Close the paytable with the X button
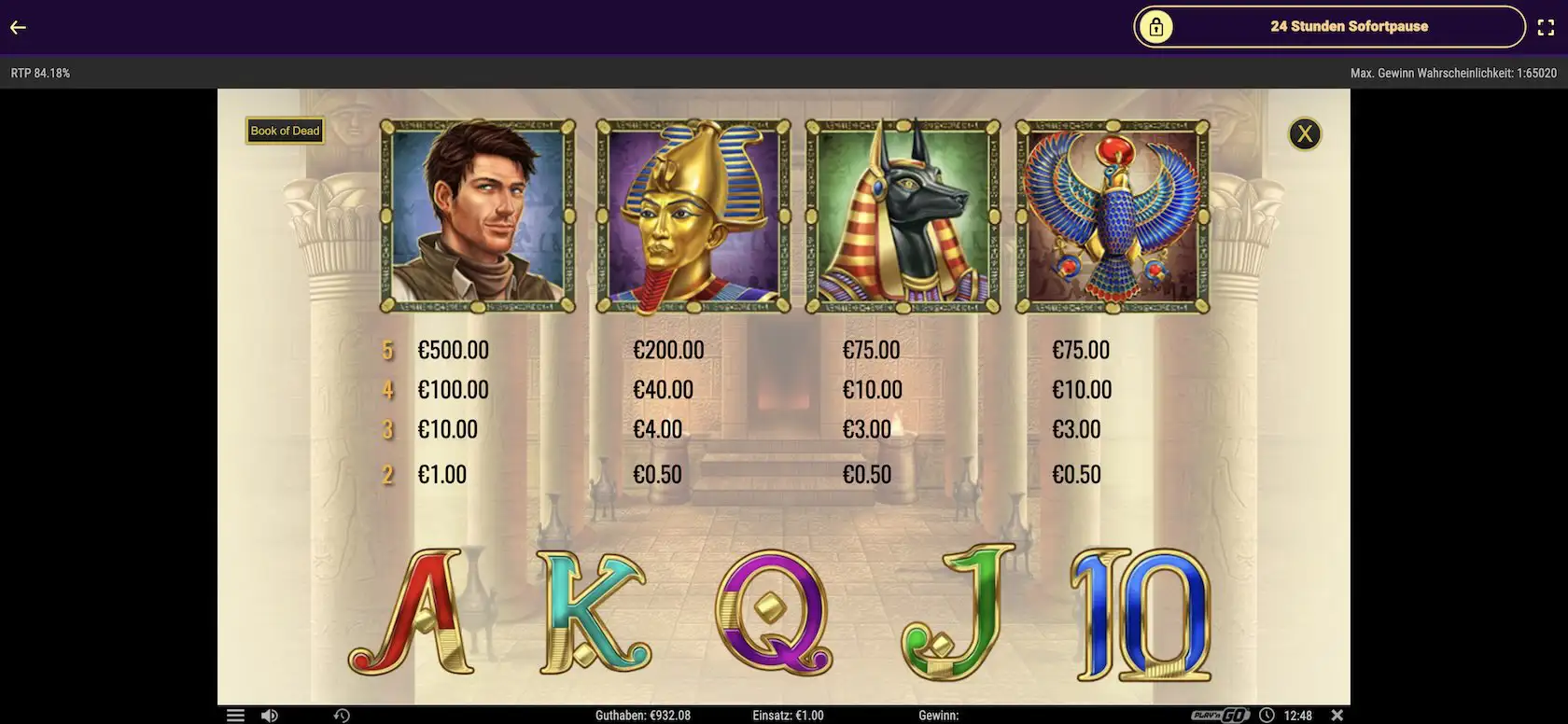 pyautogui.click(x=1304, y=134)
